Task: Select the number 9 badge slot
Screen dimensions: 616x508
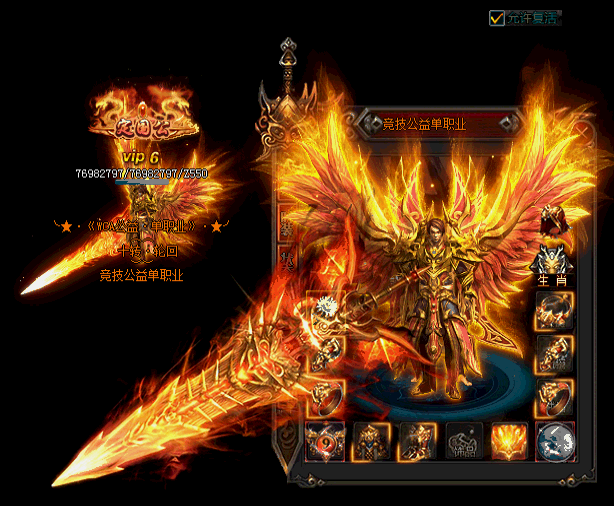Action: point(324,441)
